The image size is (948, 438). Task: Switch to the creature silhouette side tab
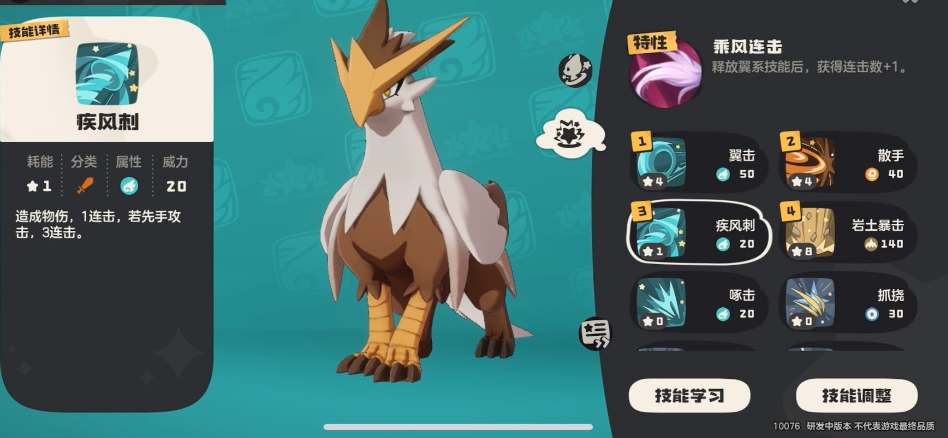click(575, 68)
